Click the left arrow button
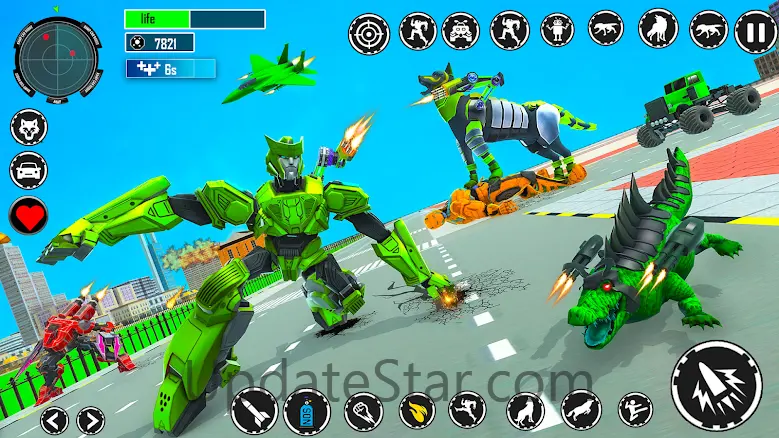This screenshot has width=779, height=438. tap(55, 419)
